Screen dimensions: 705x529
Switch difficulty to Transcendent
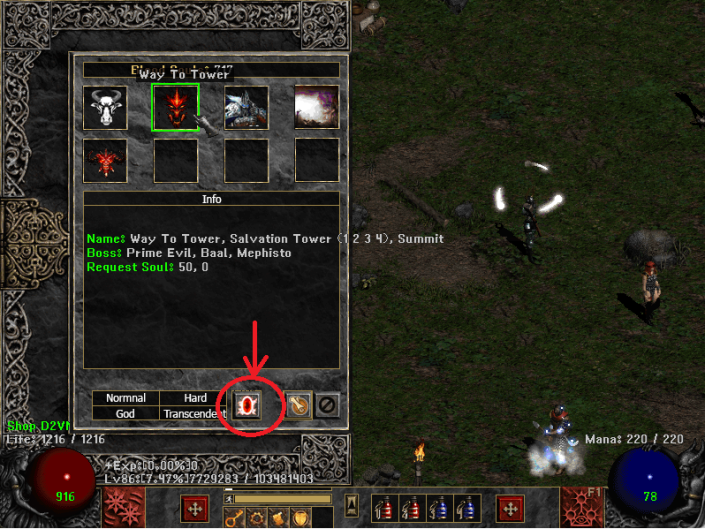point(196,413)
